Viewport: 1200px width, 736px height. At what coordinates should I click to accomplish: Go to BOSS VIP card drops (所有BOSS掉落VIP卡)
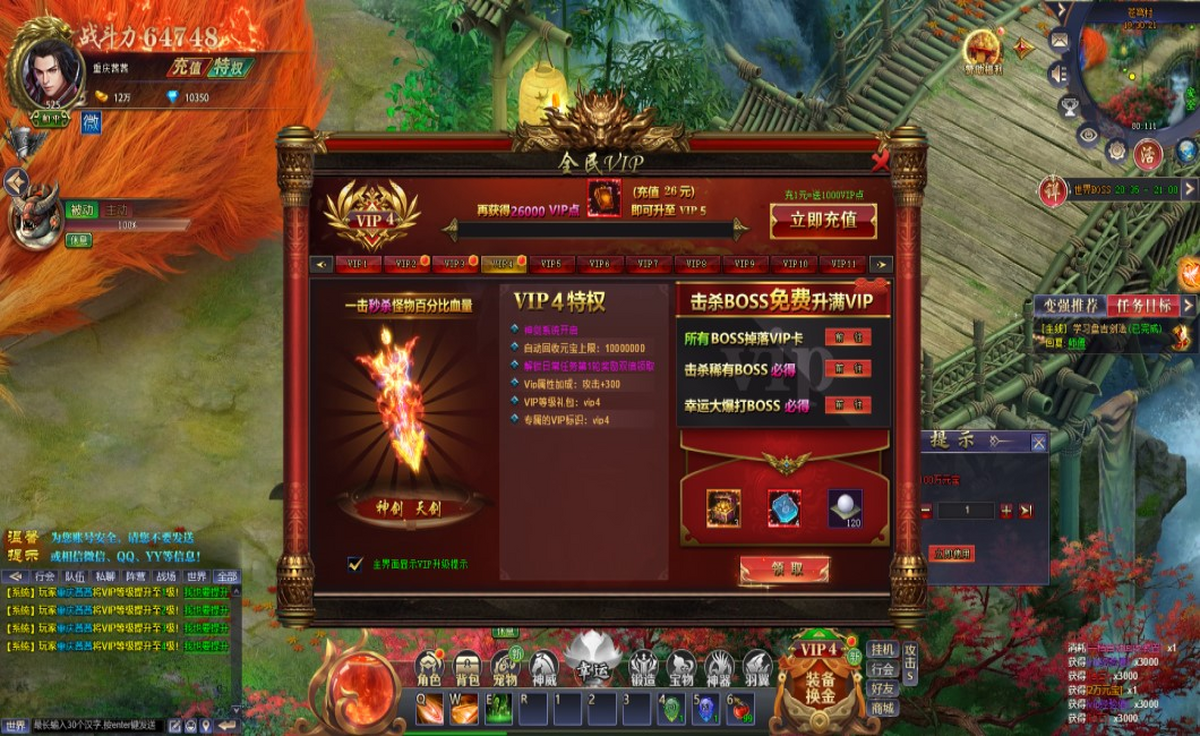tap(847, 338)
